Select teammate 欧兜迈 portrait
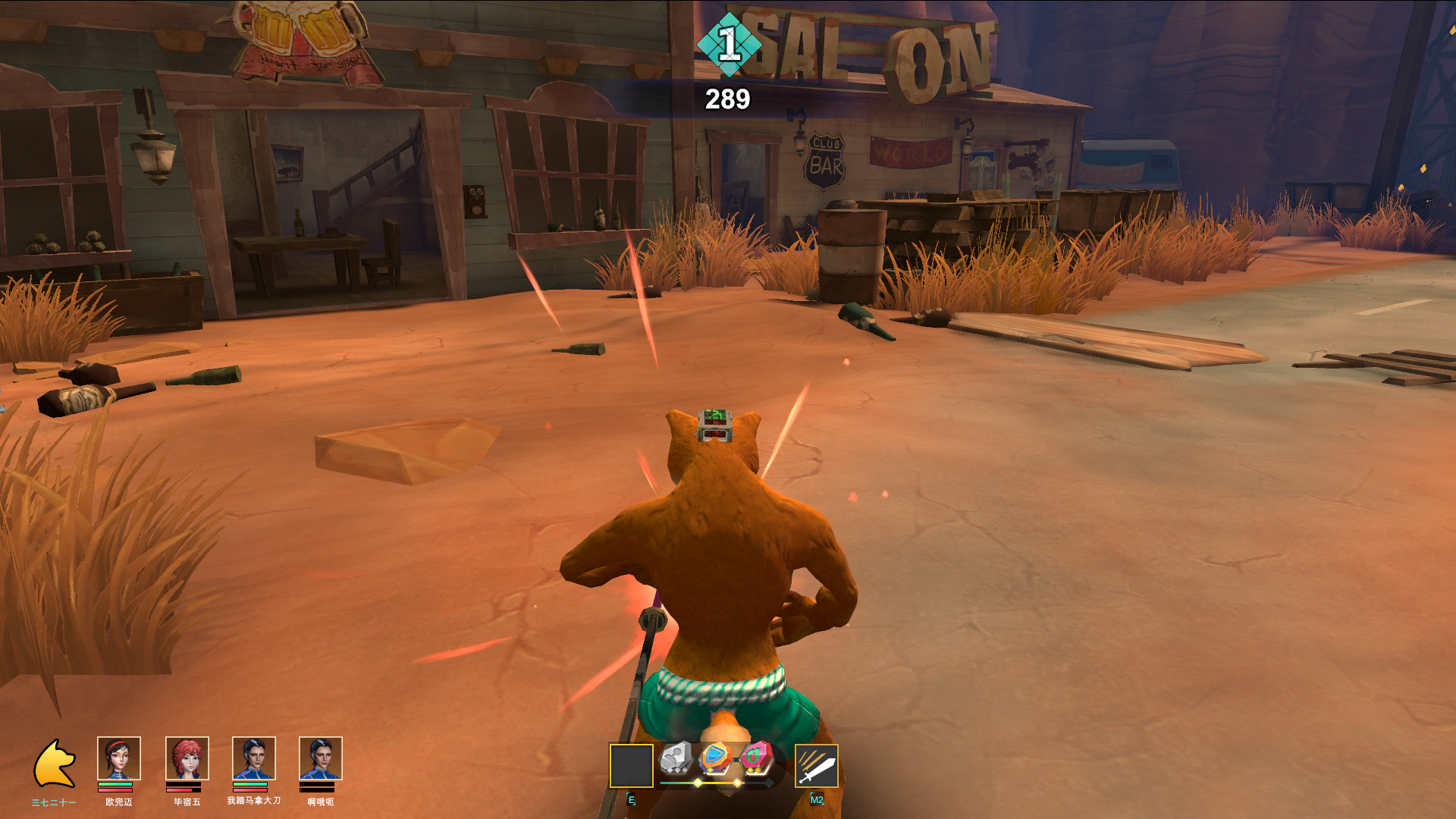The width and height of the screenshot is (1456, 819). pos(119,758)
